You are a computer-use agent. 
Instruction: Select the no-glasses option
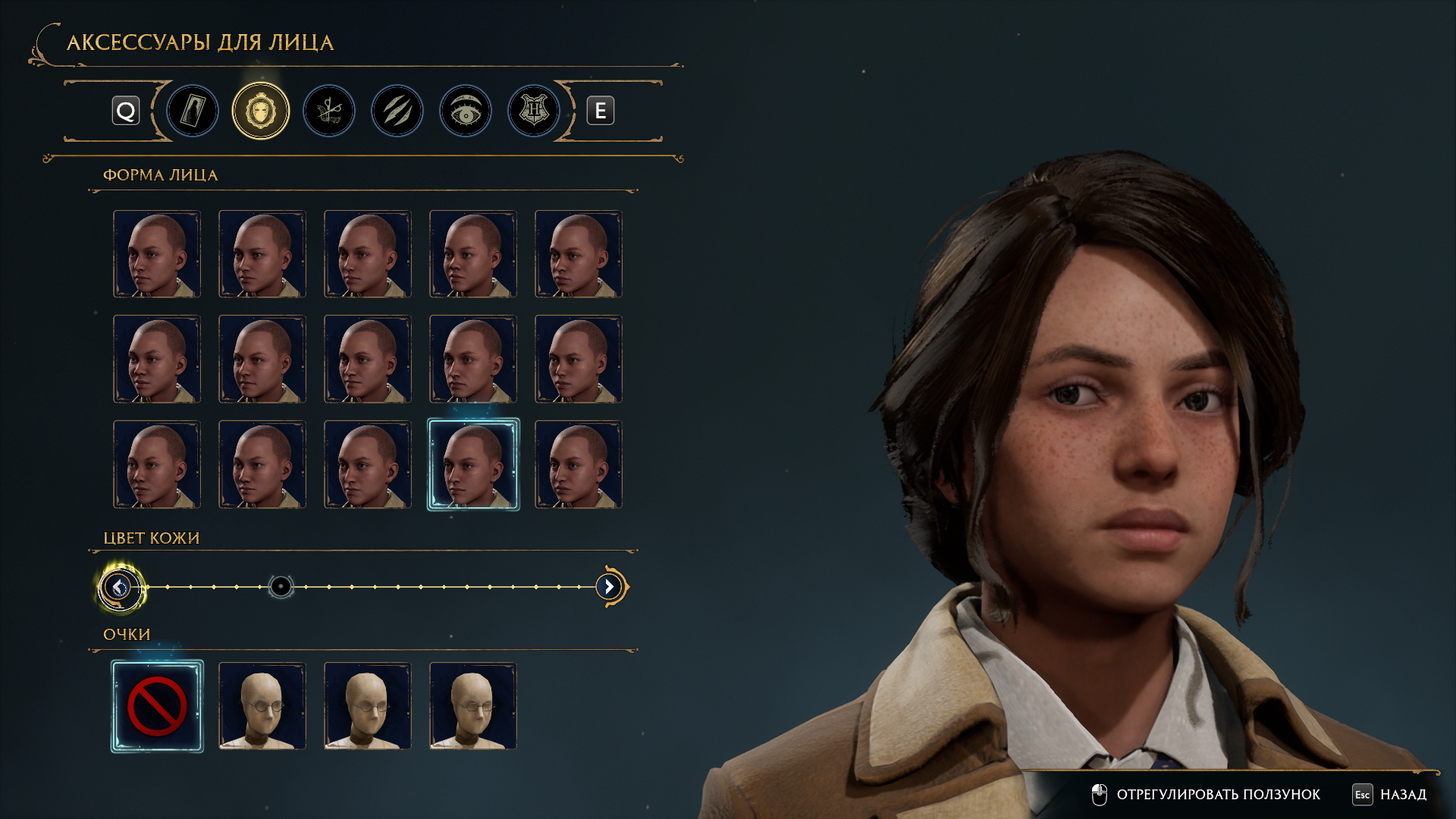pos(157,706)
